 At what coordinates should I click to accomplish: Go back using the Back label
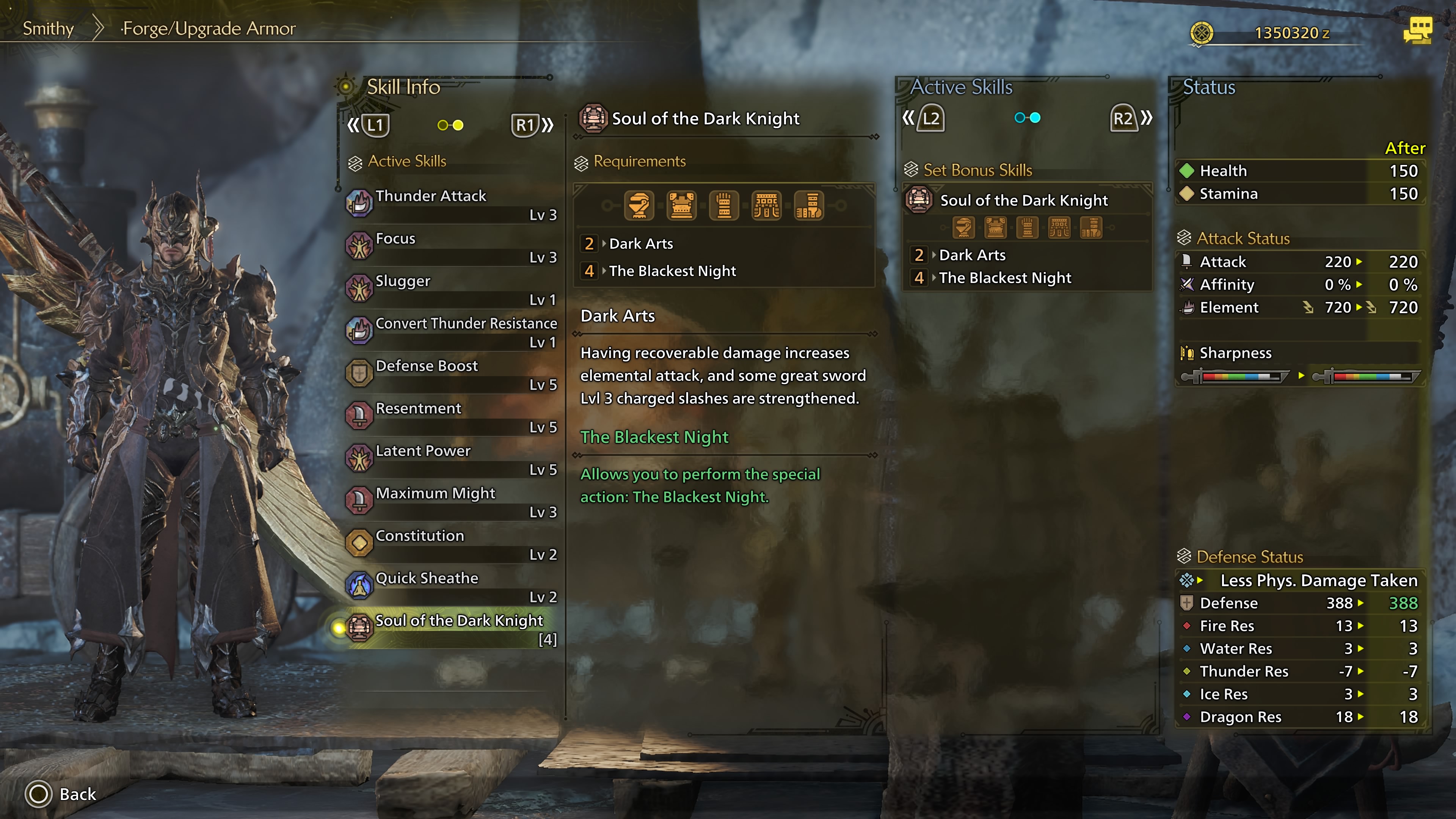(77, 794)
